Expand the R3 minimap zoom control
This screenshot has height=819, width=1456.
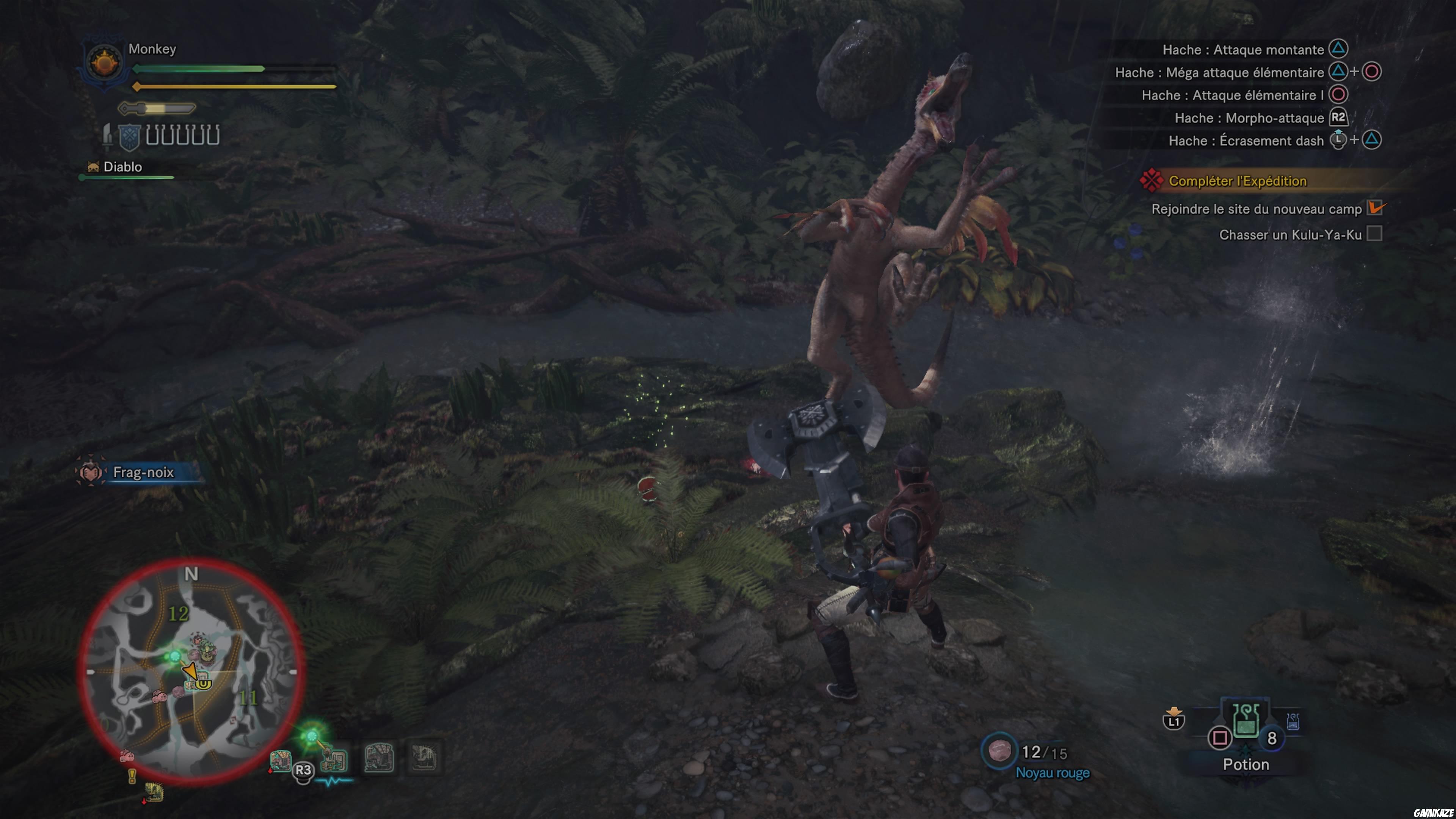pos(303,770)
